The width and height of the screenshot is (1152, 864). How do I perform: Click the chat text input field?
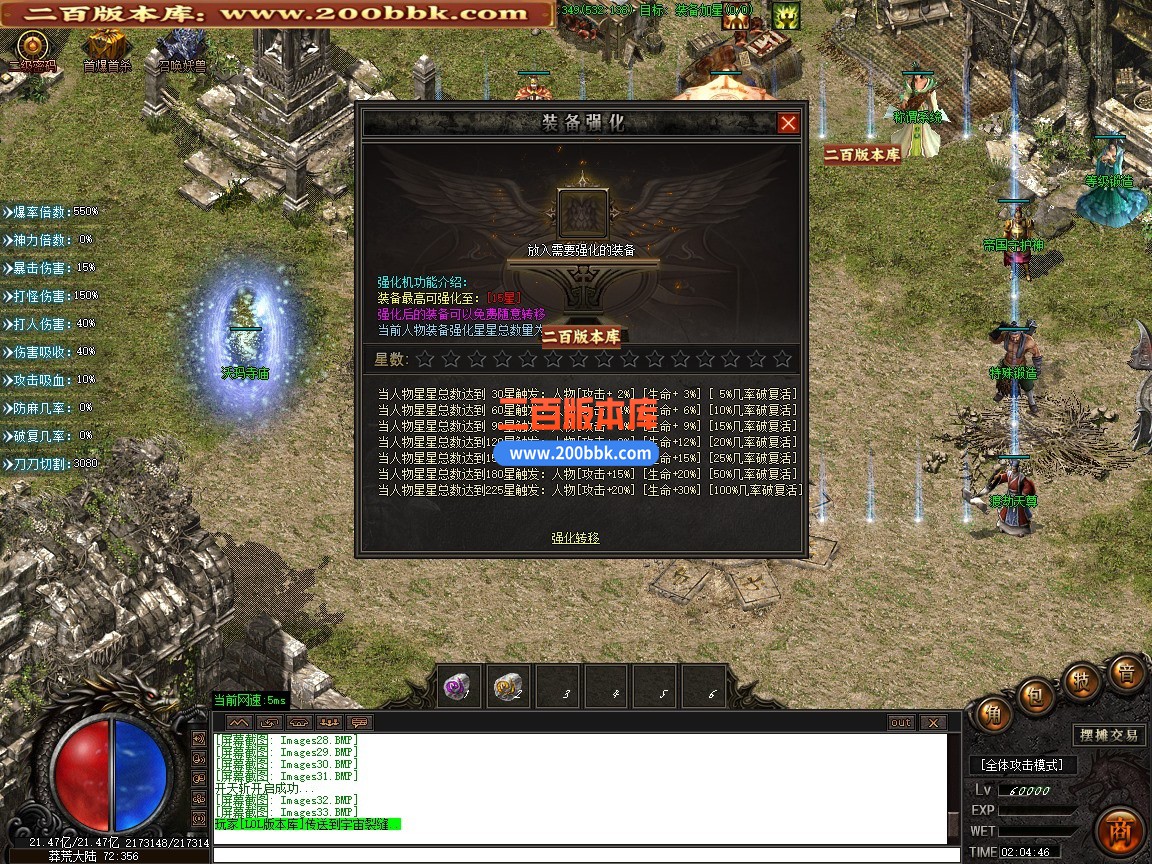click(x=580, y=855)
